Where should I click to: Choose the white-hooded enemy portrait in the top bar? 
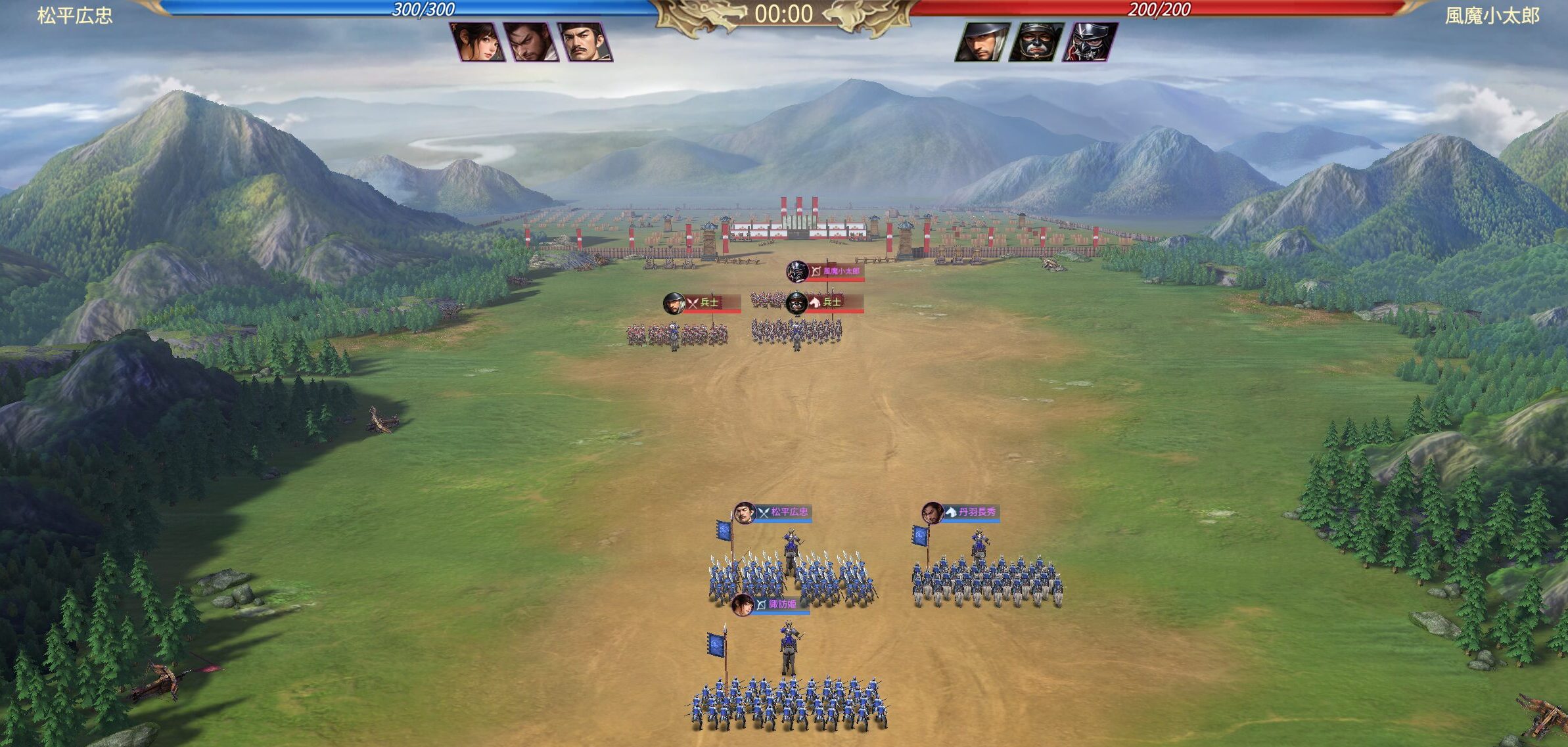pos(982,42)
